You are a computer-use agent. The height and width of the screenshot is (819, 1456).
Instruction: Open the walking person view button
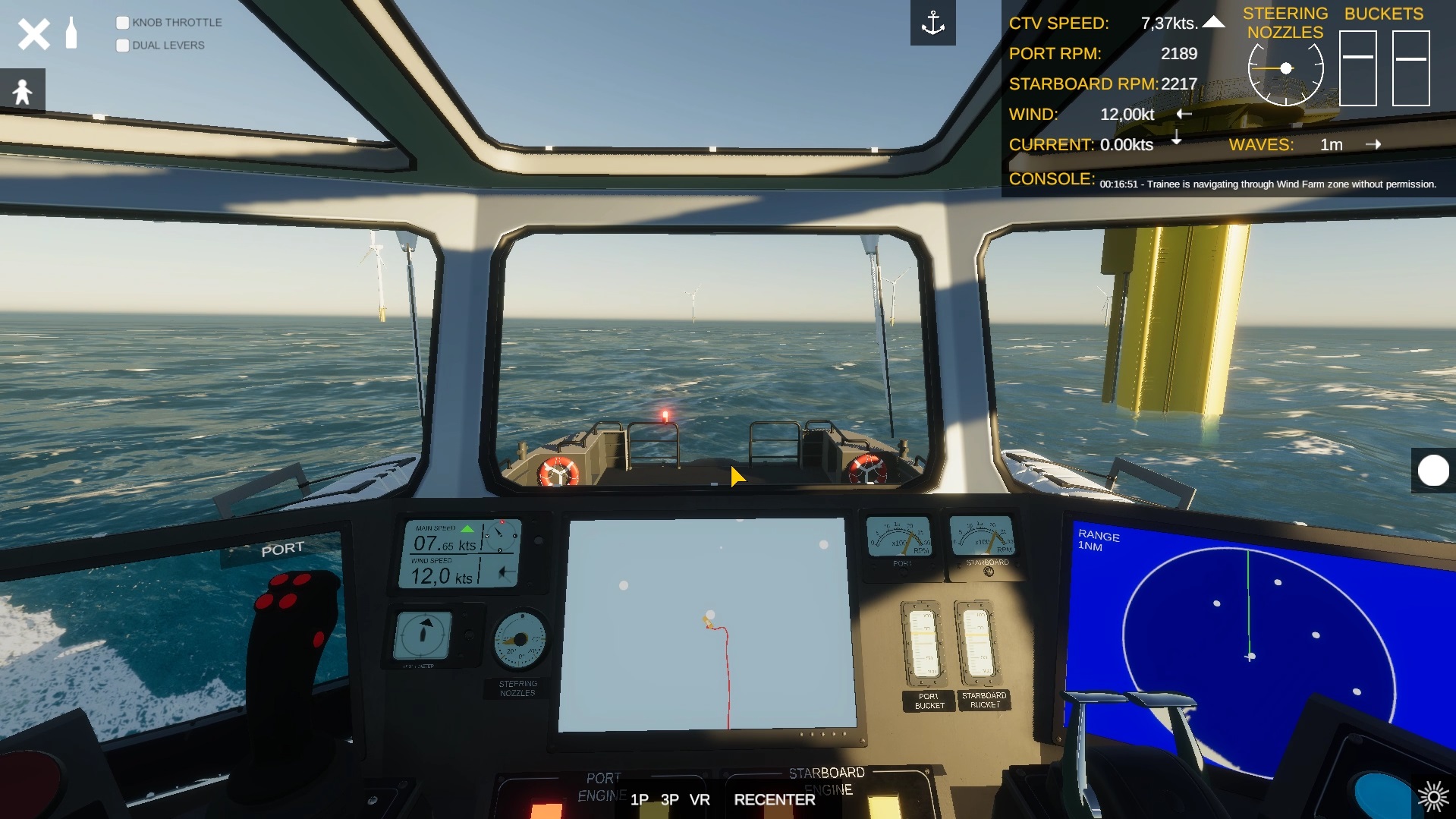coord(23,91)
